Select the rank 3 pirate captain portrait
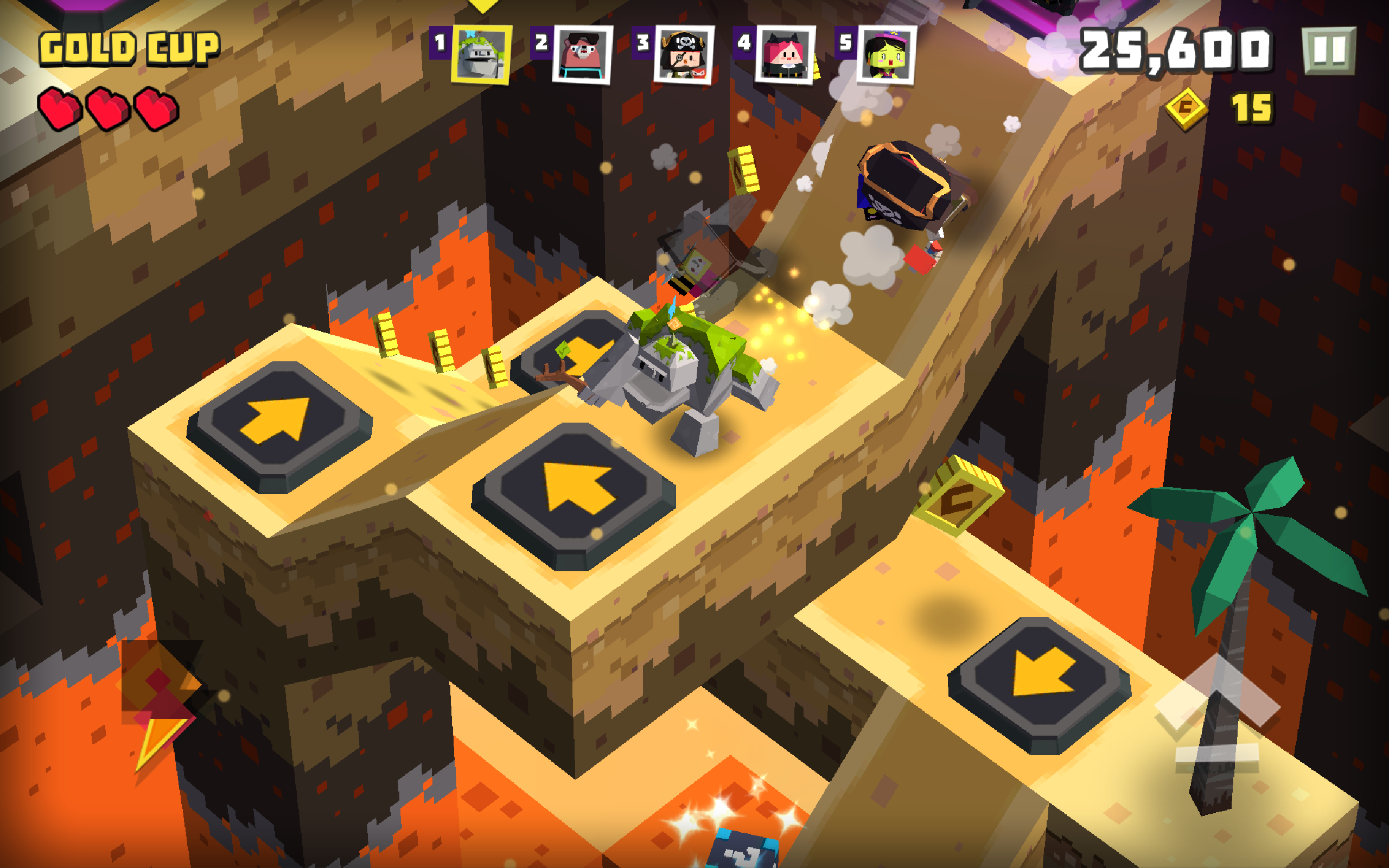This screenshot has width=1389, height=868. click(683, 55)
